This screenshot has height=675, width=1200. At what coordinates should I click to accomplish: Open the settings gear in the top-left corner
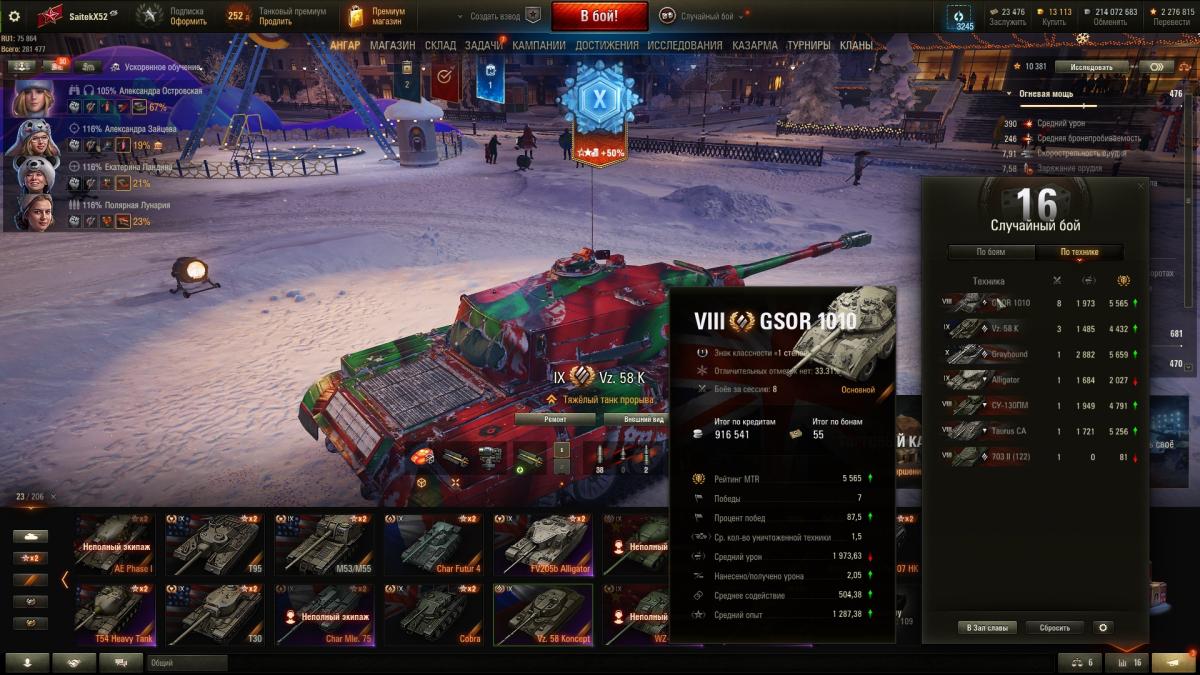click(x=14, y=16)
